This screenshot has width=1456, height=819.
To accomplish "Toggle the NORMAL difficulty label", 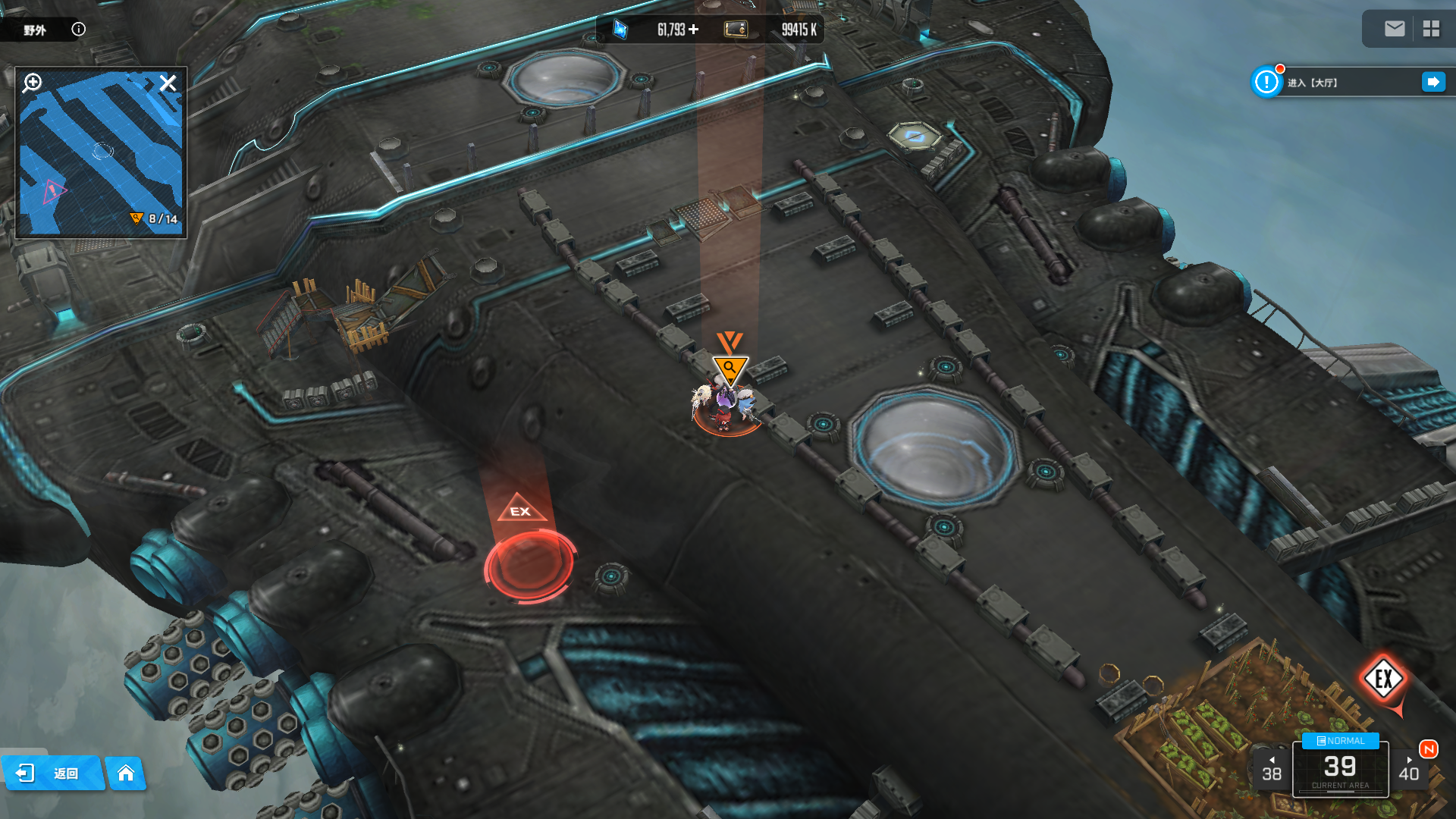I will 1340,741.
